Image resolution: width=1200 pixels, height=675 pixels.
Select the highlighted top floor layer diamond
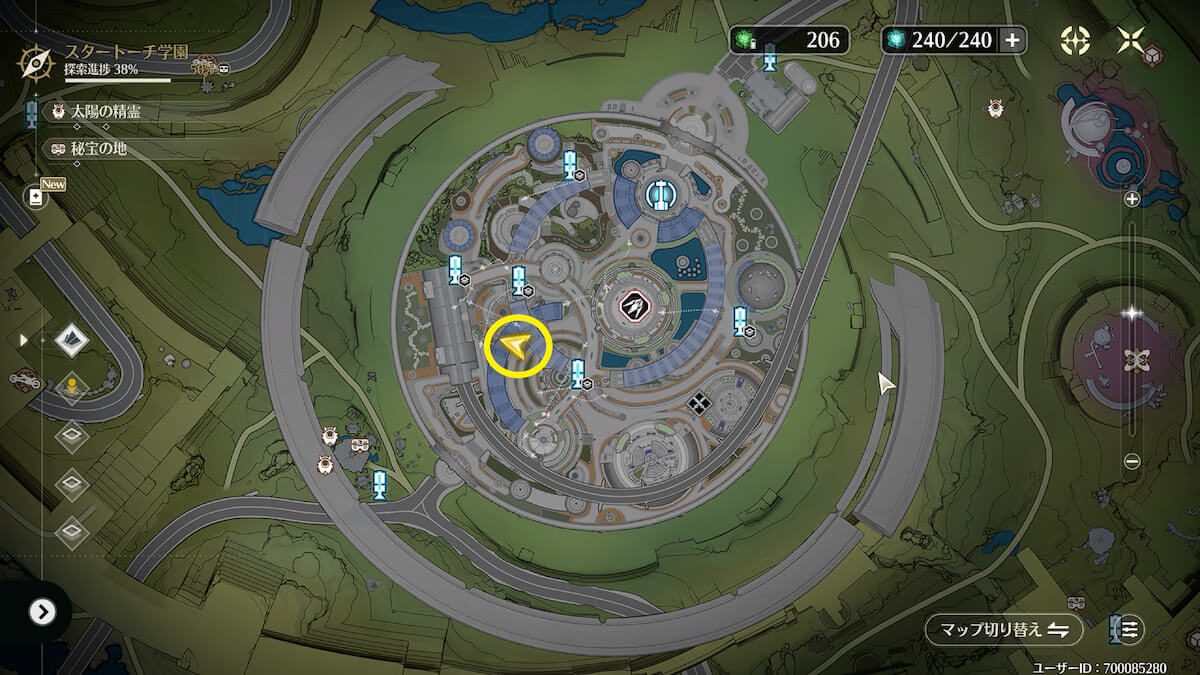[71, 340]
